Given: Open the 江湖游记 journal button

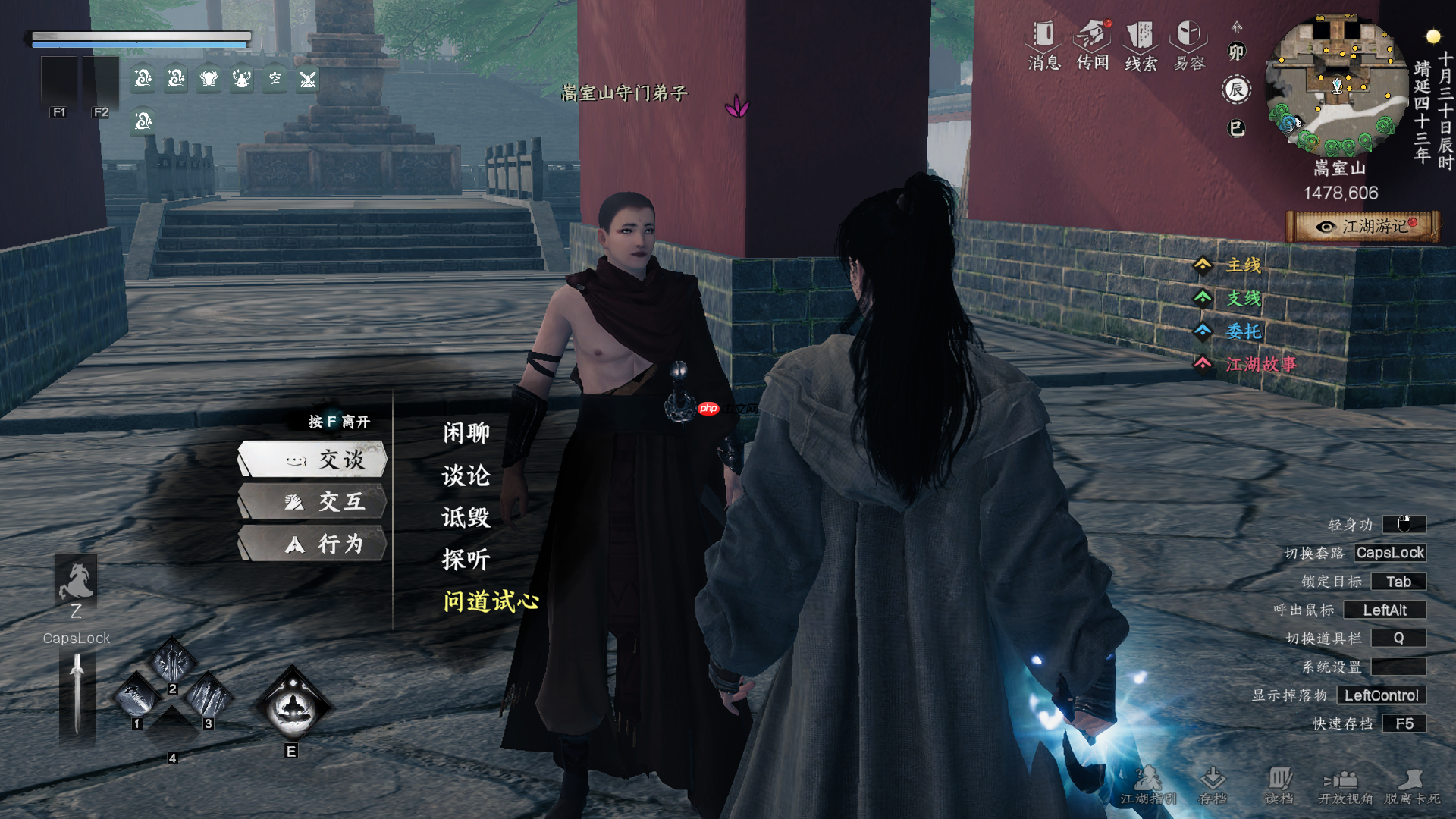Looking at the screenshot, I should 1363,227.
